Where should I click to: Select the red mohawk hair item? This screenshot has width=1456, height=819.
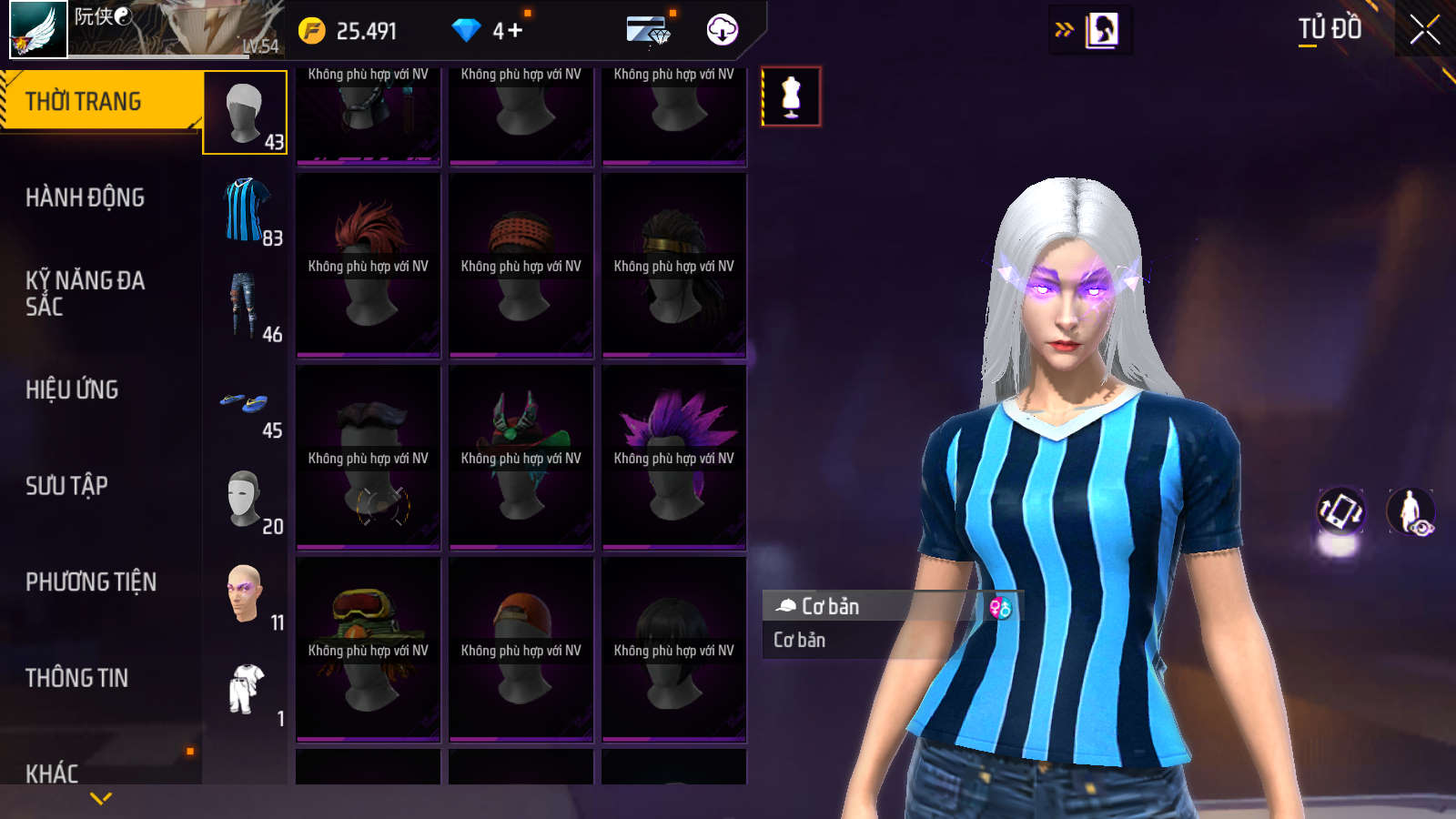(x=369, y=265)
